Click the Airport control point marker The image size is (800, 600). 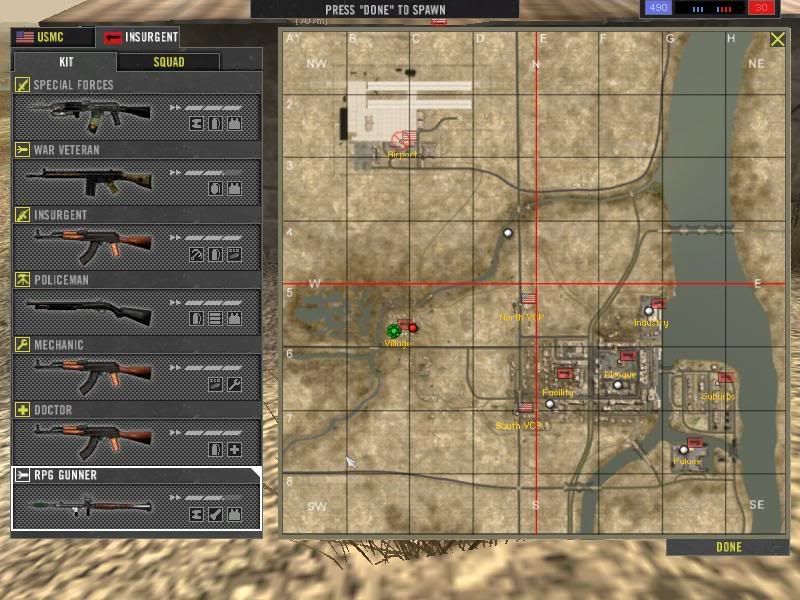(405, 138)
